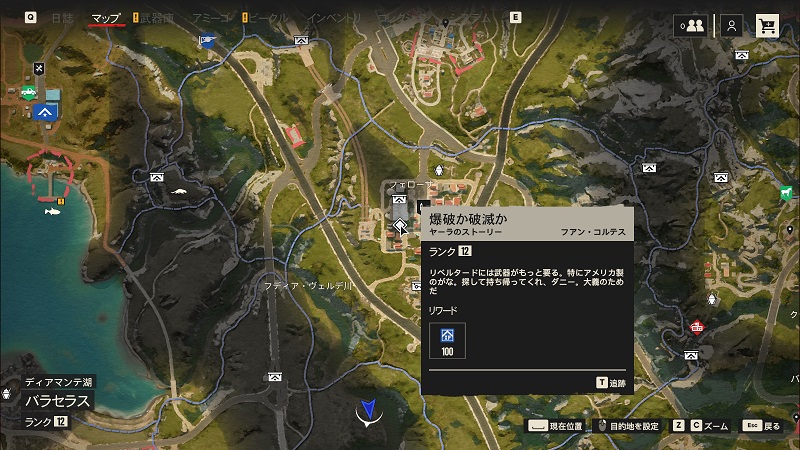800x450 pixels.
Task: Open the shopping cart store
Action: 768,26
